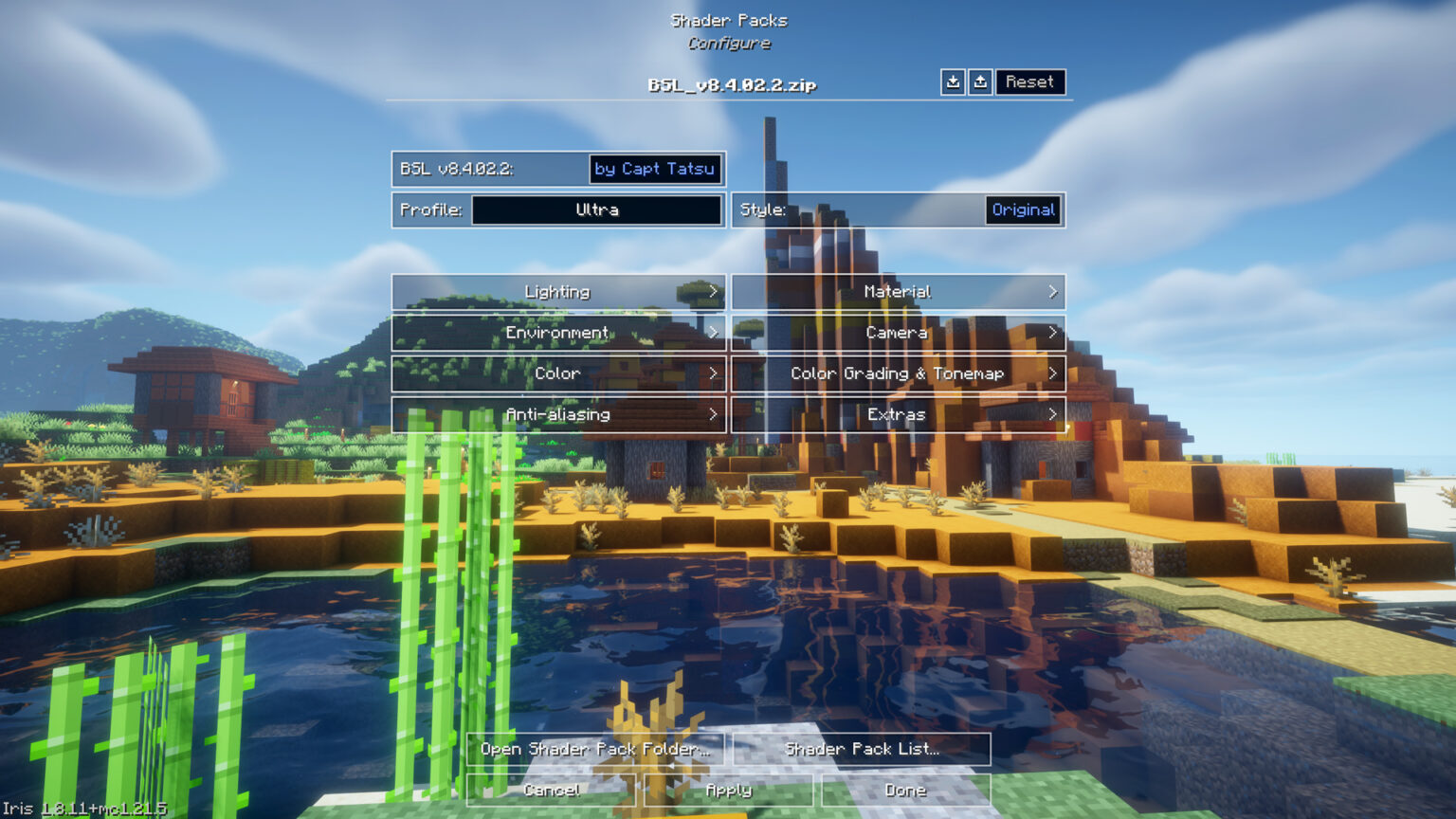The image size is (1456, 819).
Task: Open the Environment settings category
Action: point(558,333)
